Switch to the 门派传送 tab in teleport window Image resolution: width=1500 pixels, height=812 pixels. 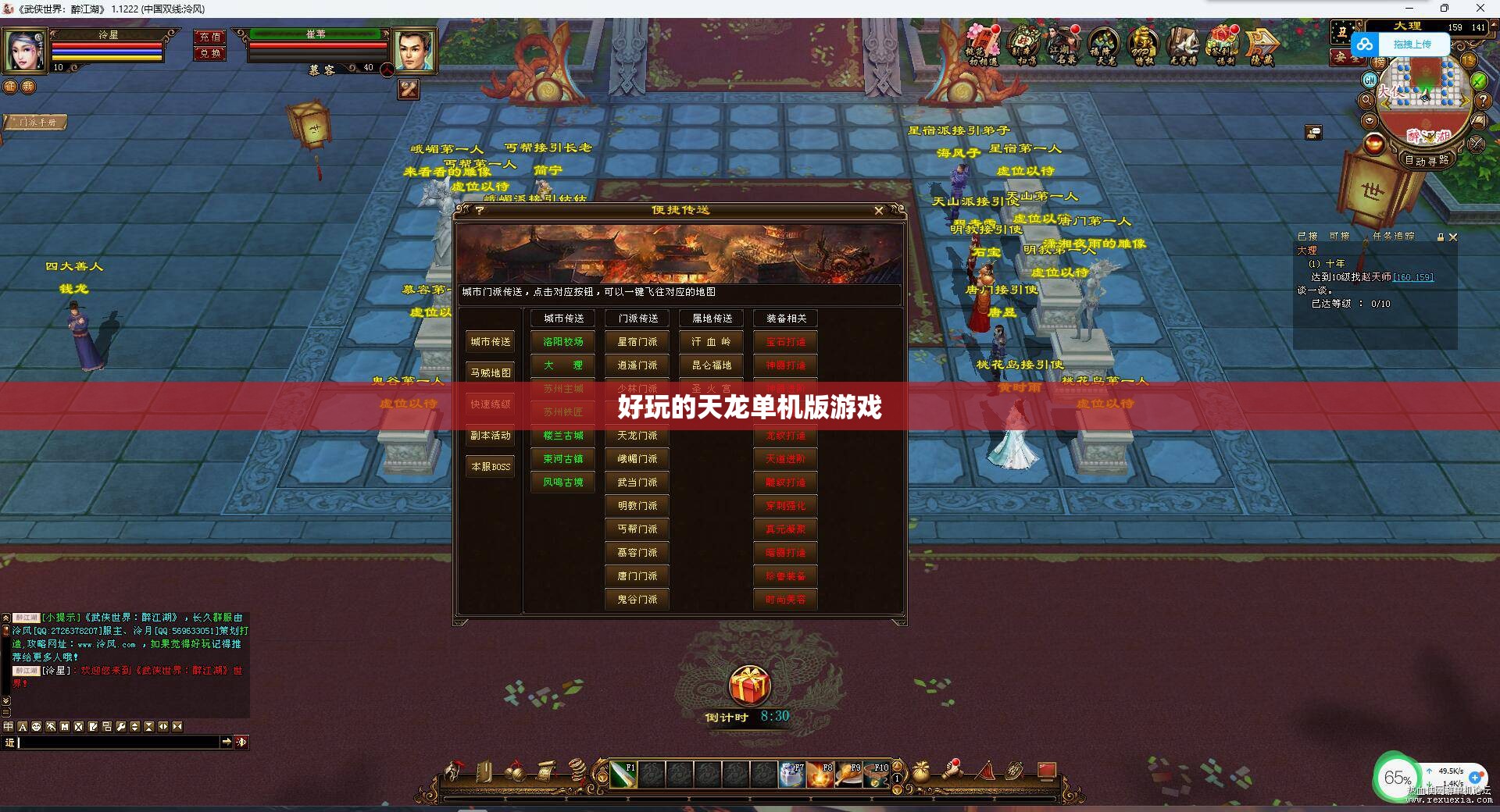[x=637, y=319]
